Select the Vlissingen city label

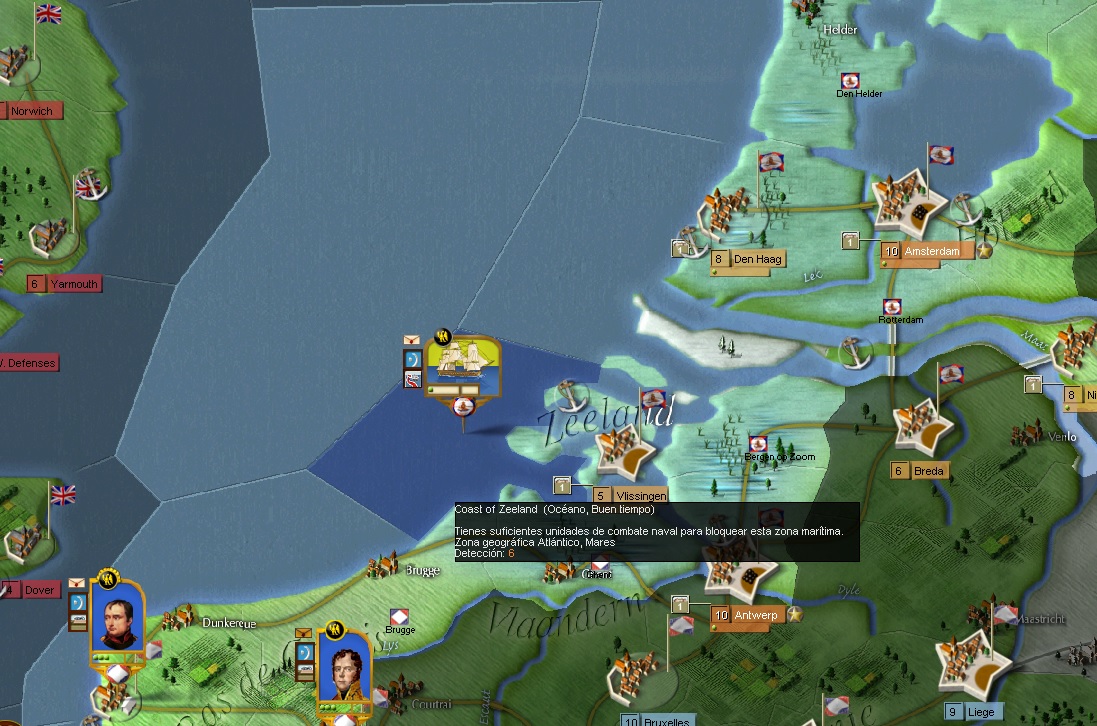[640, 495]
